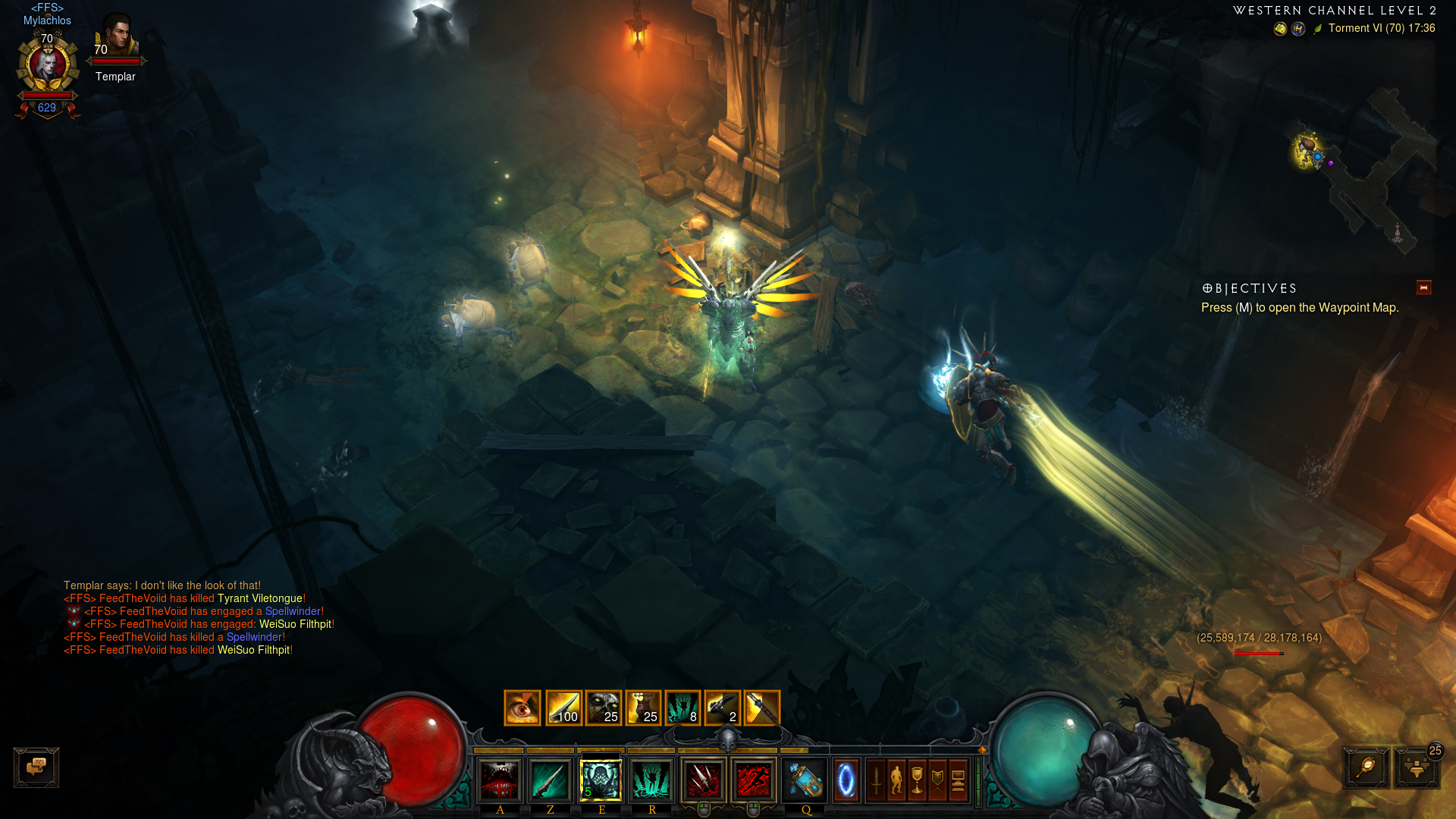Cast the teal grasping hand skill

(x=651, y=780)
